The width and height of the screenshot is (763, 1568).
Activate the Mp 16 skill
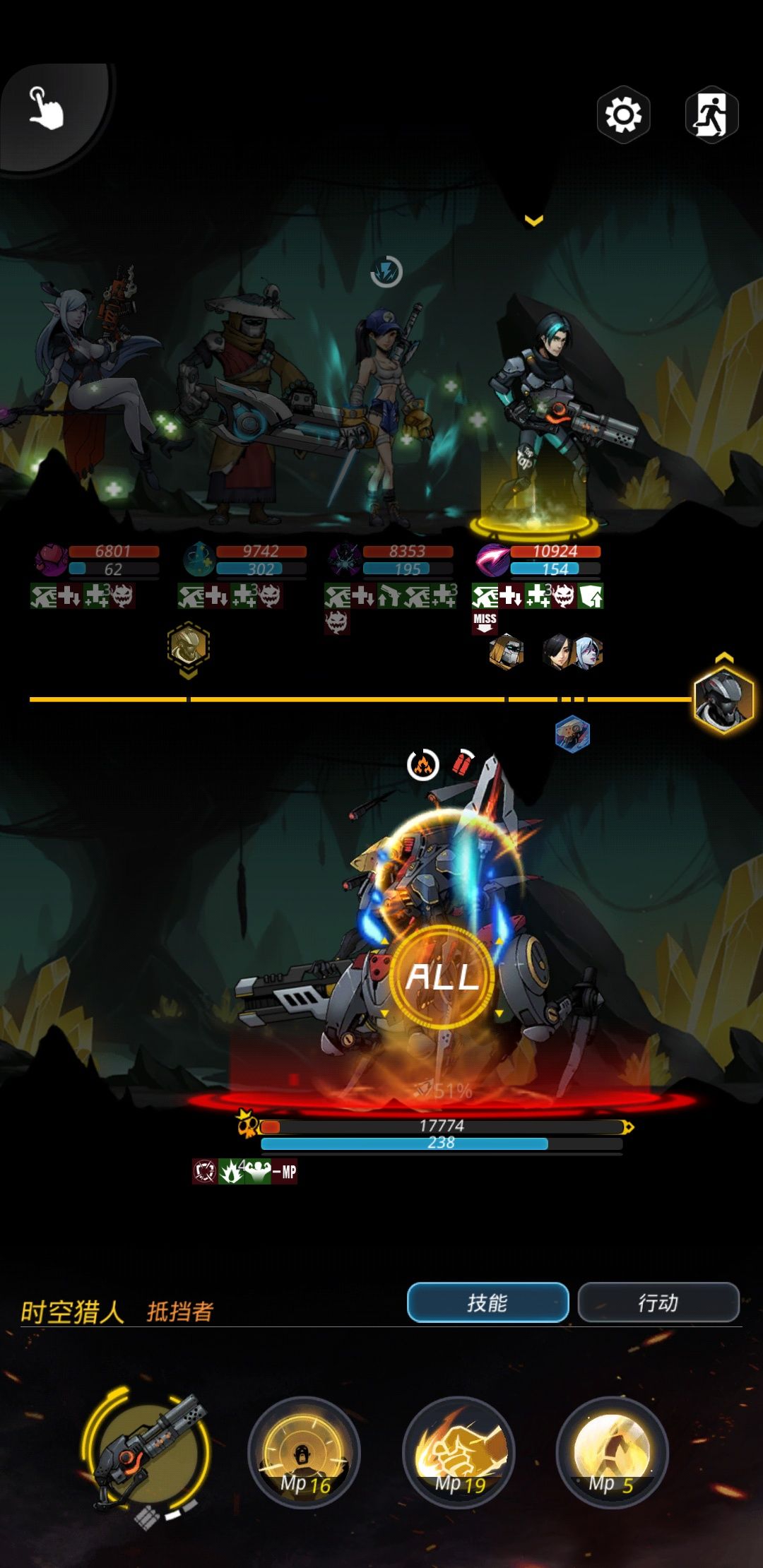point(304,1452)
